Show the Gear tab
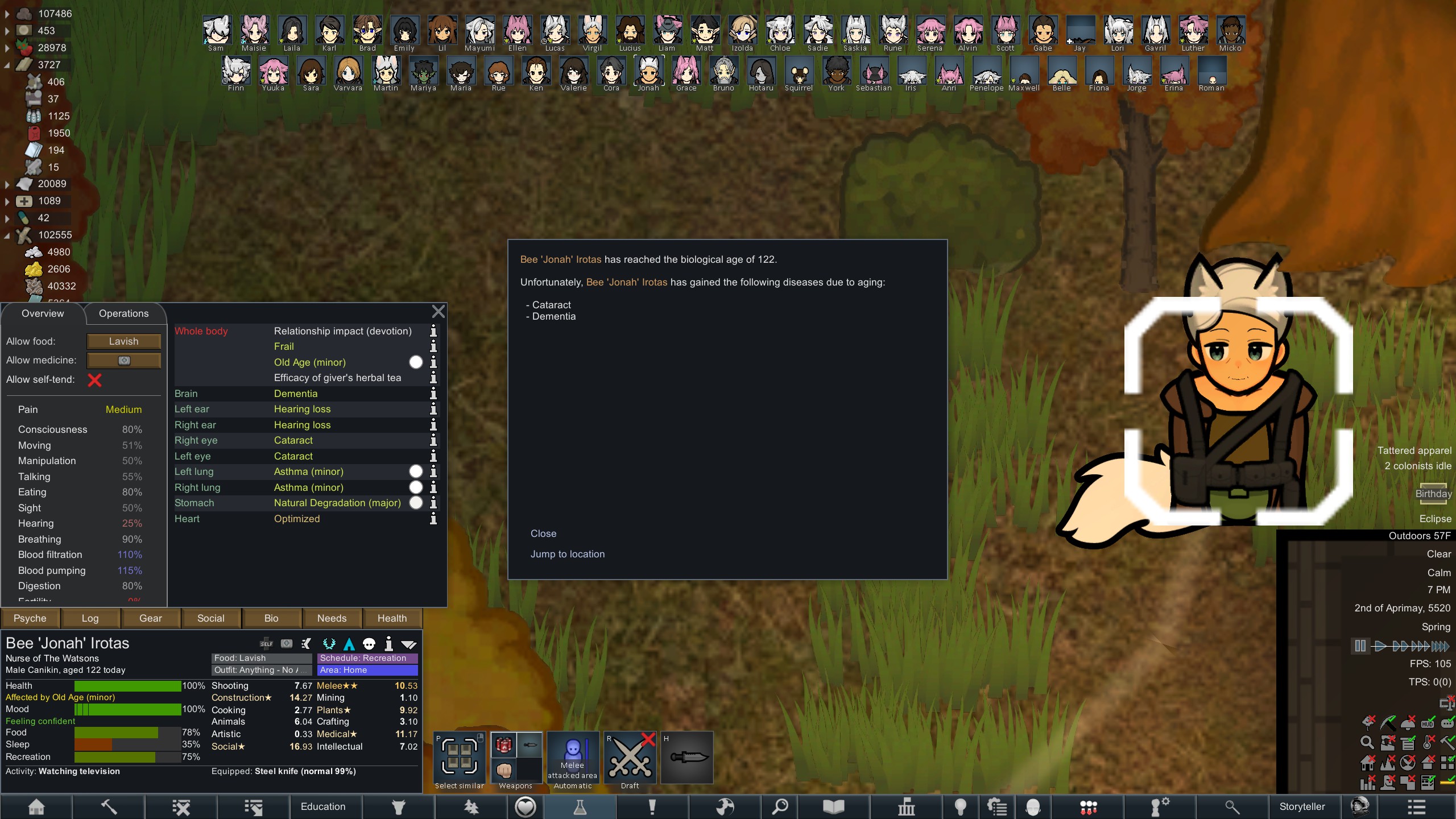The image size is (1456, 819). pyautogui.click(x=151, y=618)
